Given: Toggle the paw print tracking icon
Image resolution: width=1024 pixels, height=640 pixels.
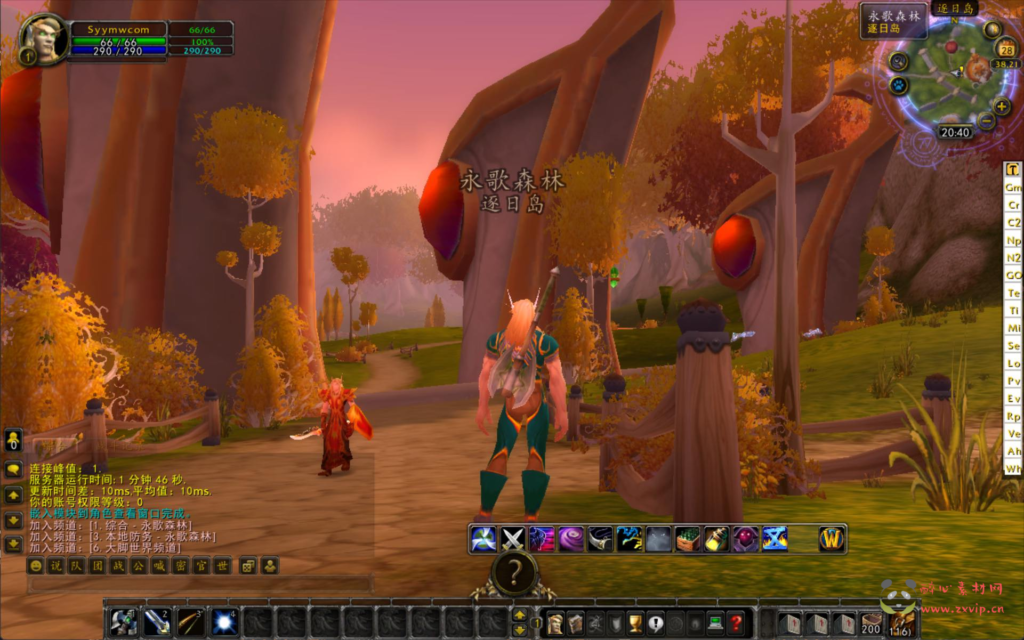Looking at the screenshot, I should 897,86.
